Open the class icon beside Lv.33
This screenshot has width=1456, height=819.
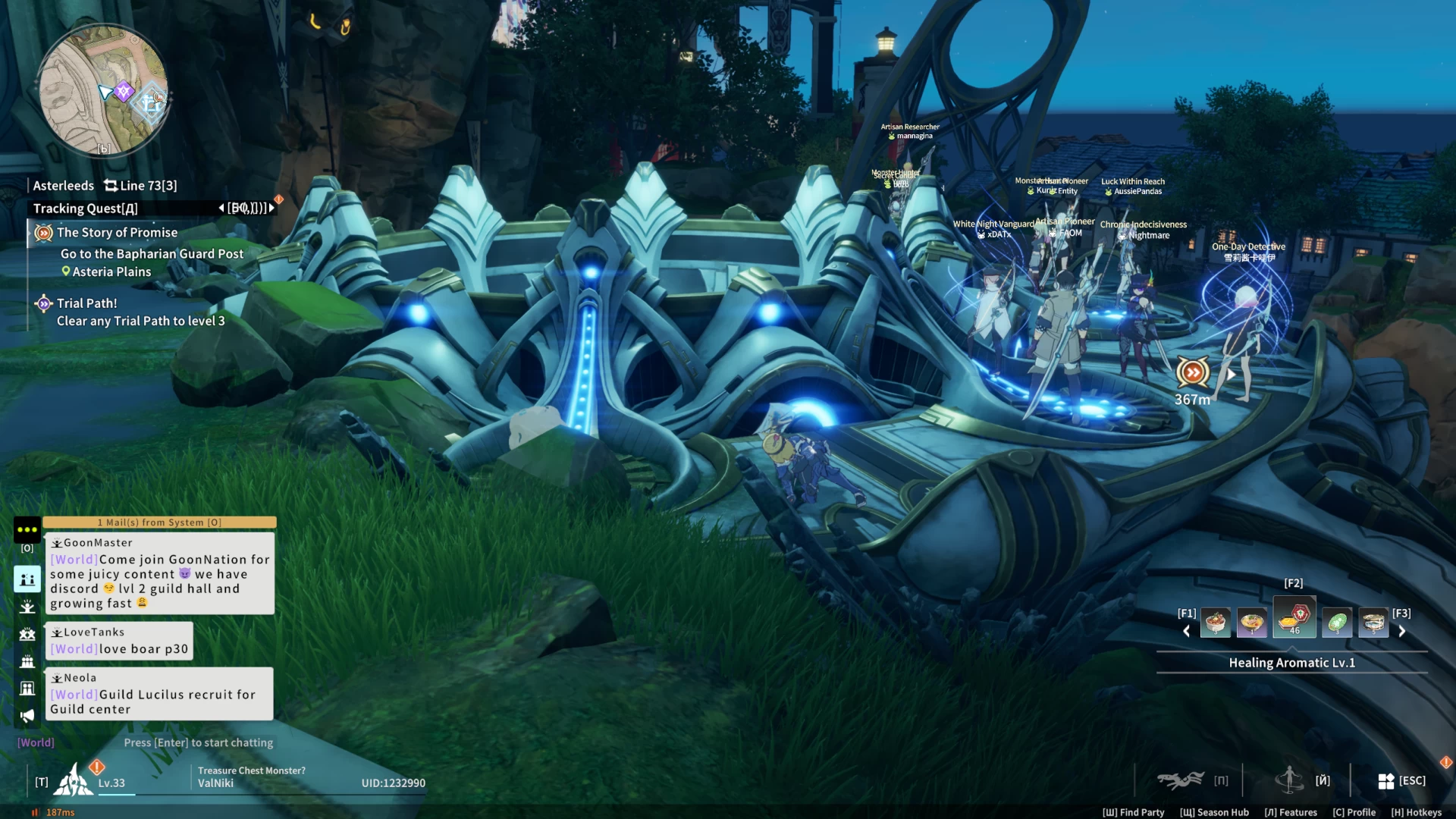74,780
